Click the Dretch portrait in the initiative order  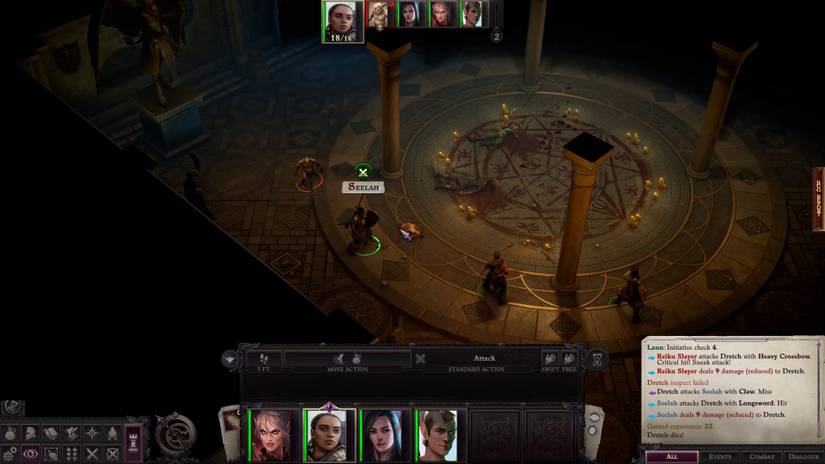point(379,14)
